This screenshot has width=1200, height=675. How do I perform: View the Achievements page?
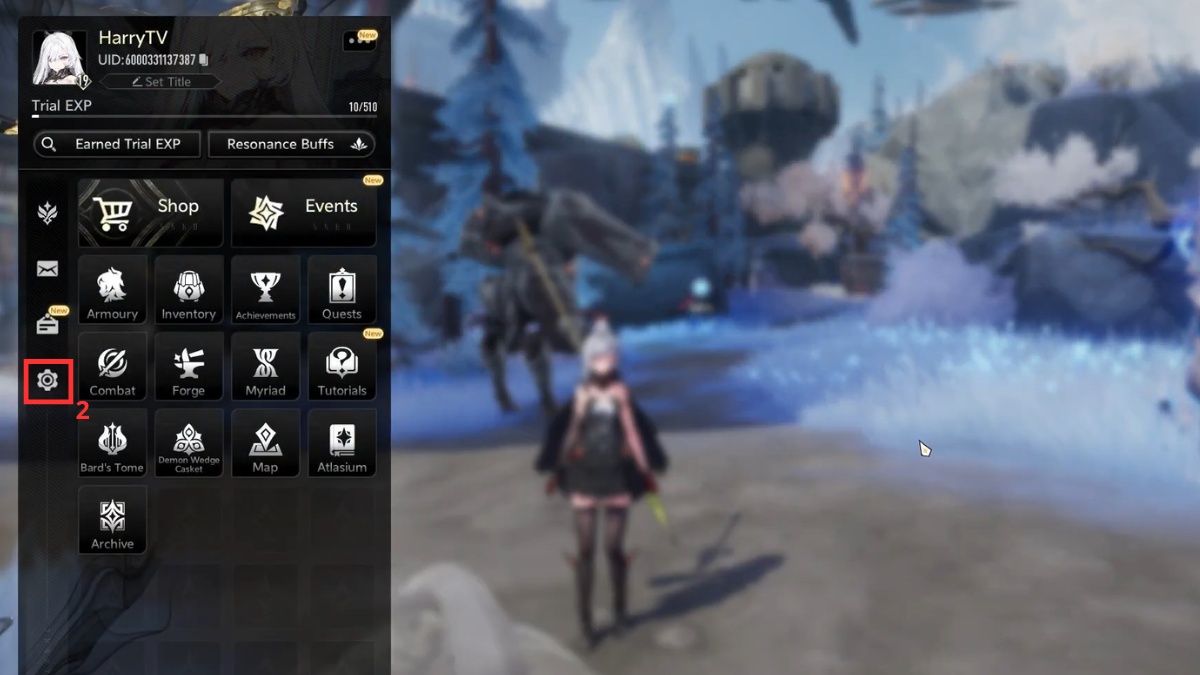click(265, 290)
